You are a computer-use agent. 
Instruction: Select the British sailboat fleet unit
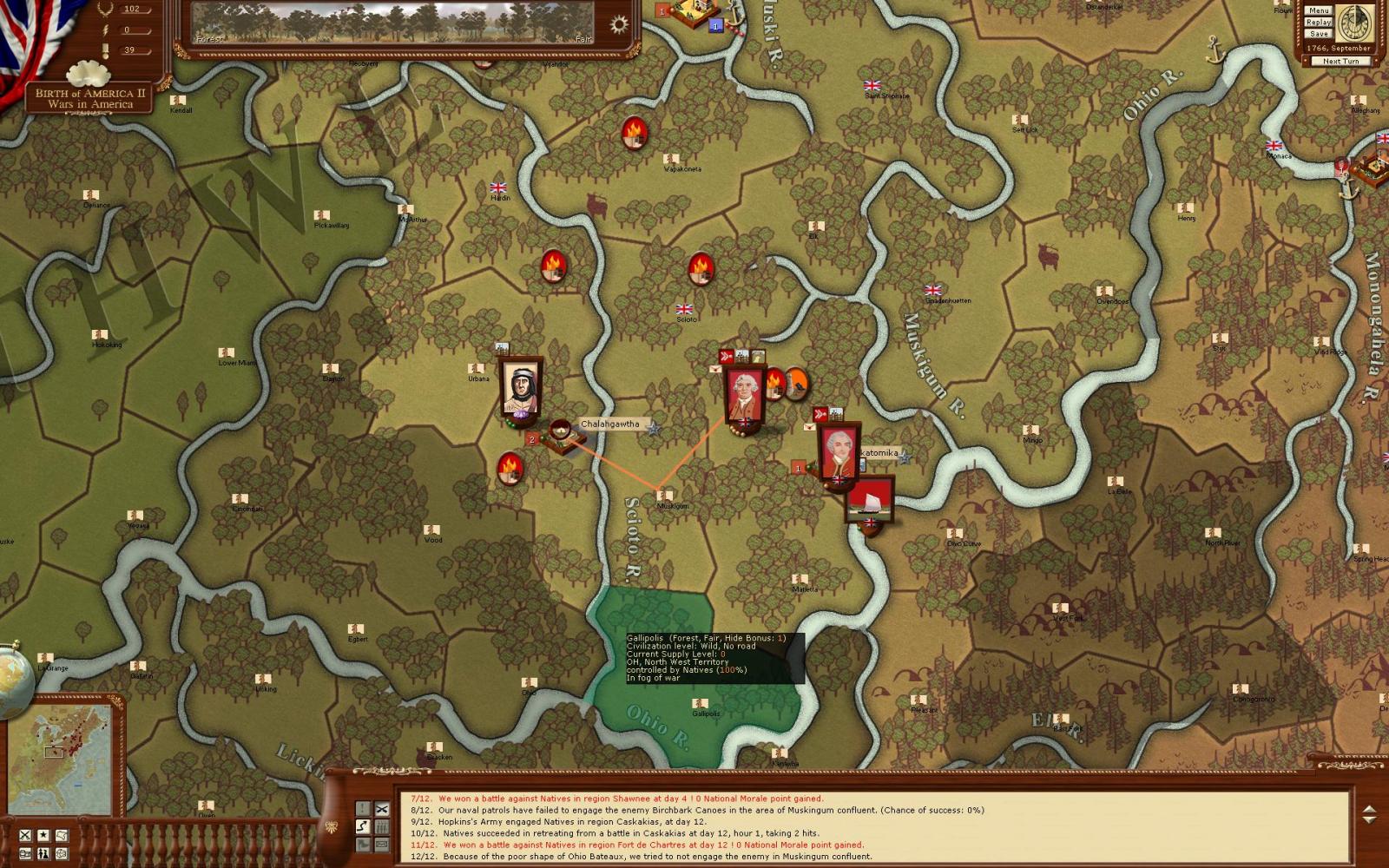coord(870,501)
